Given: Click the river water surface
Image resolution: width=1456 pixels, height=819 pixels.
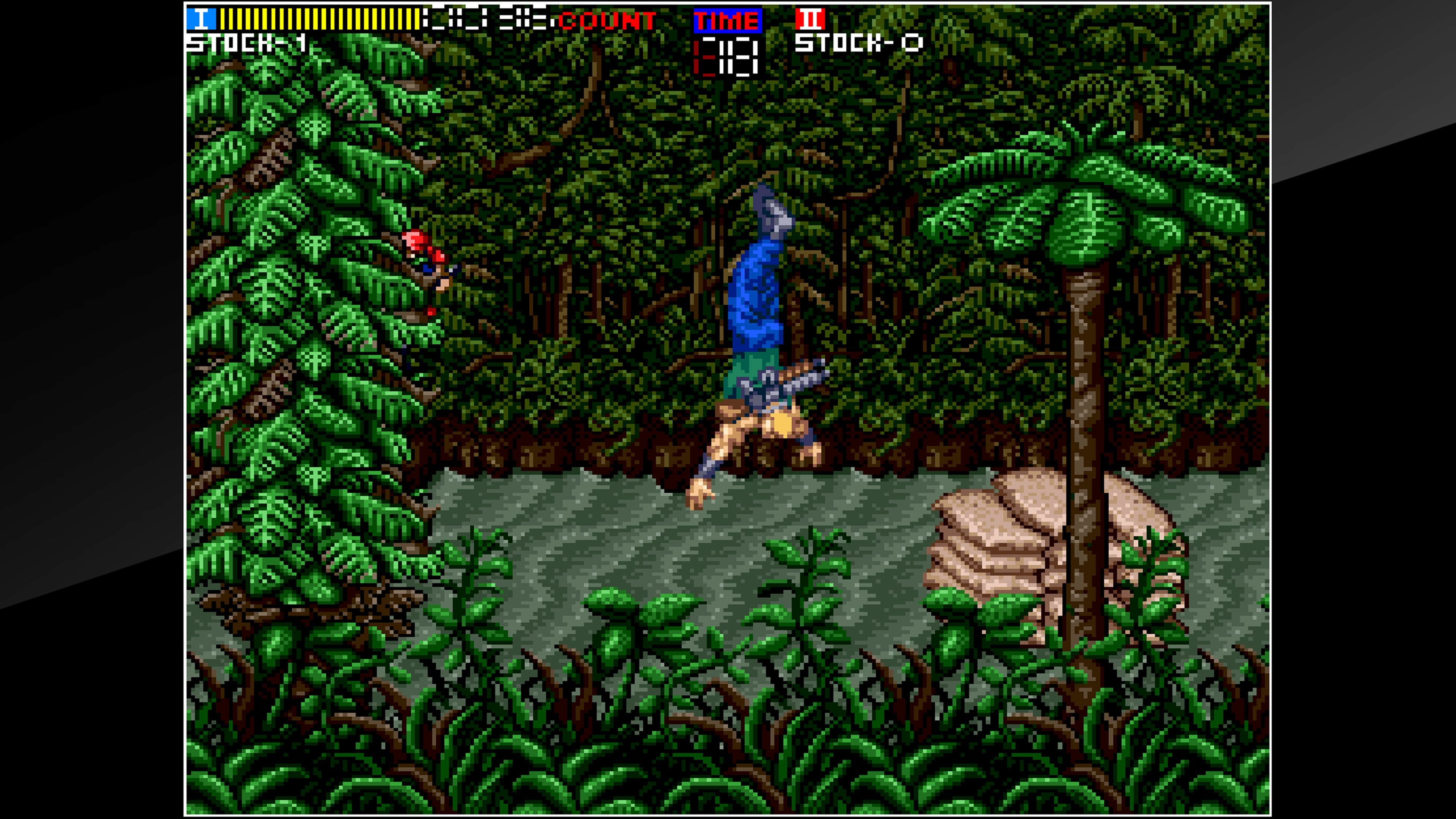Looking at the screenshot, I should click(593, 537).
